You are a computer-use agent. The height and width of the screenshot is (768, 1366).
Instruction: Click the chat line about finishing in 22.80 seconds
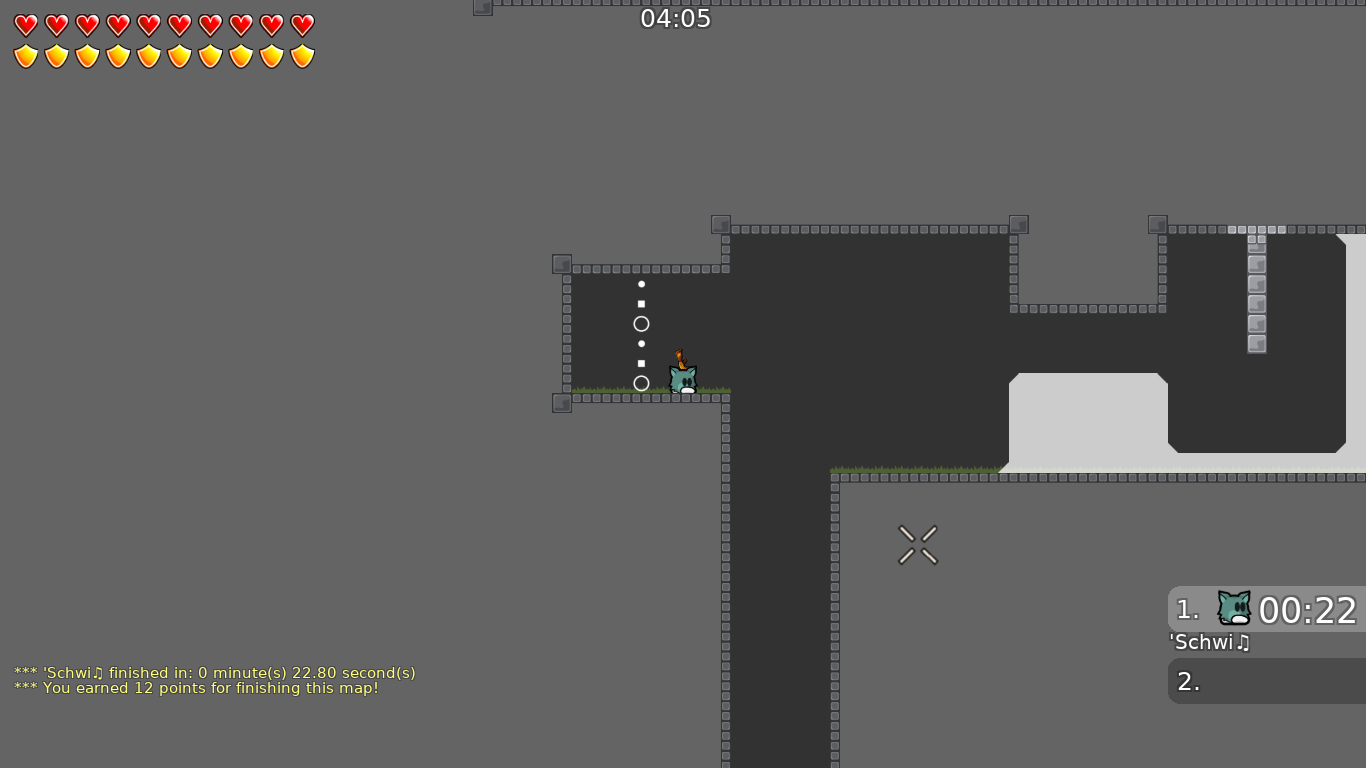click(214, 673)
